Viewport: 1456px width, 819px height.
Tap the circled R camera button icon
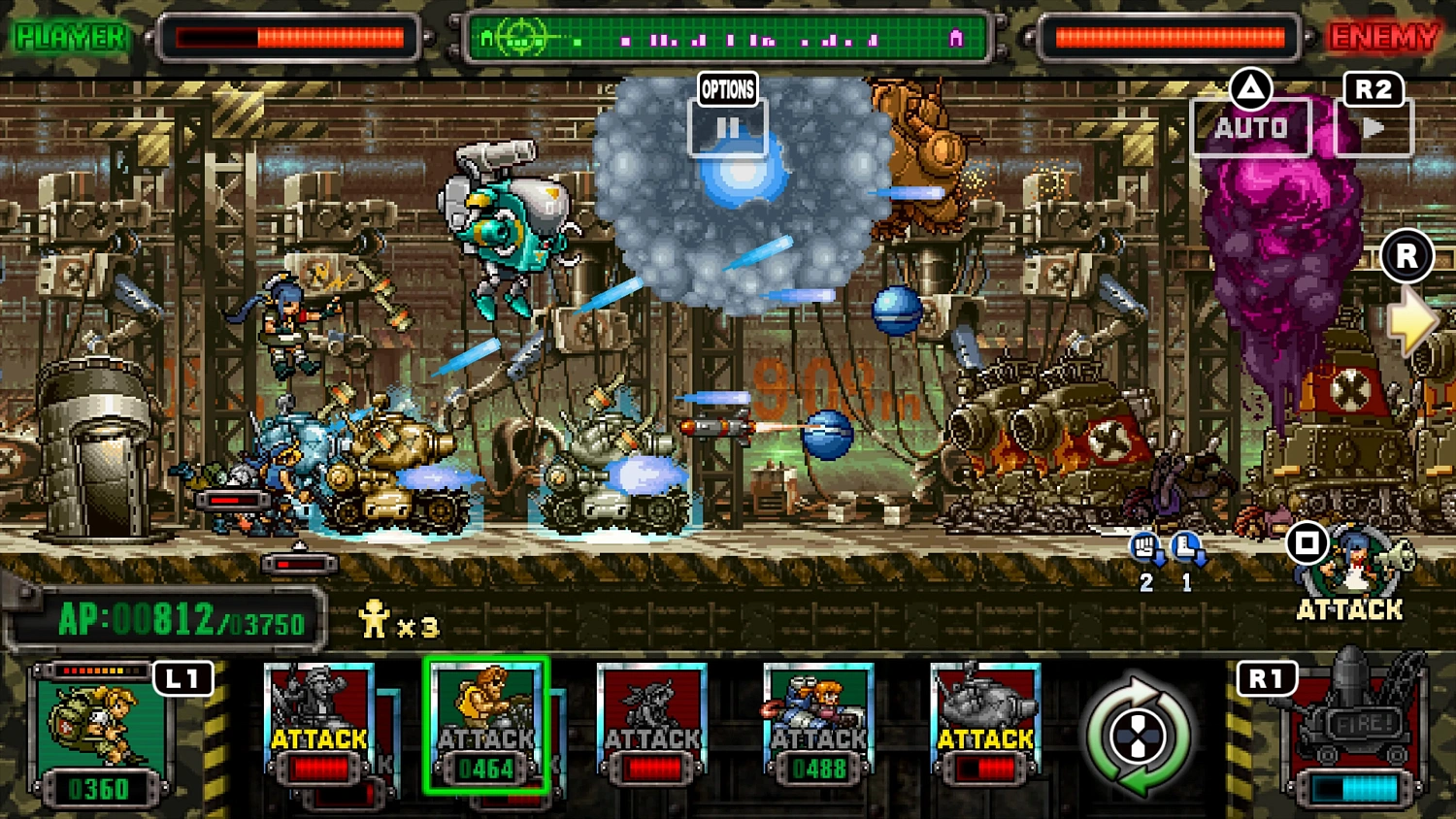pyautogui.click(x=1406, y=255)
